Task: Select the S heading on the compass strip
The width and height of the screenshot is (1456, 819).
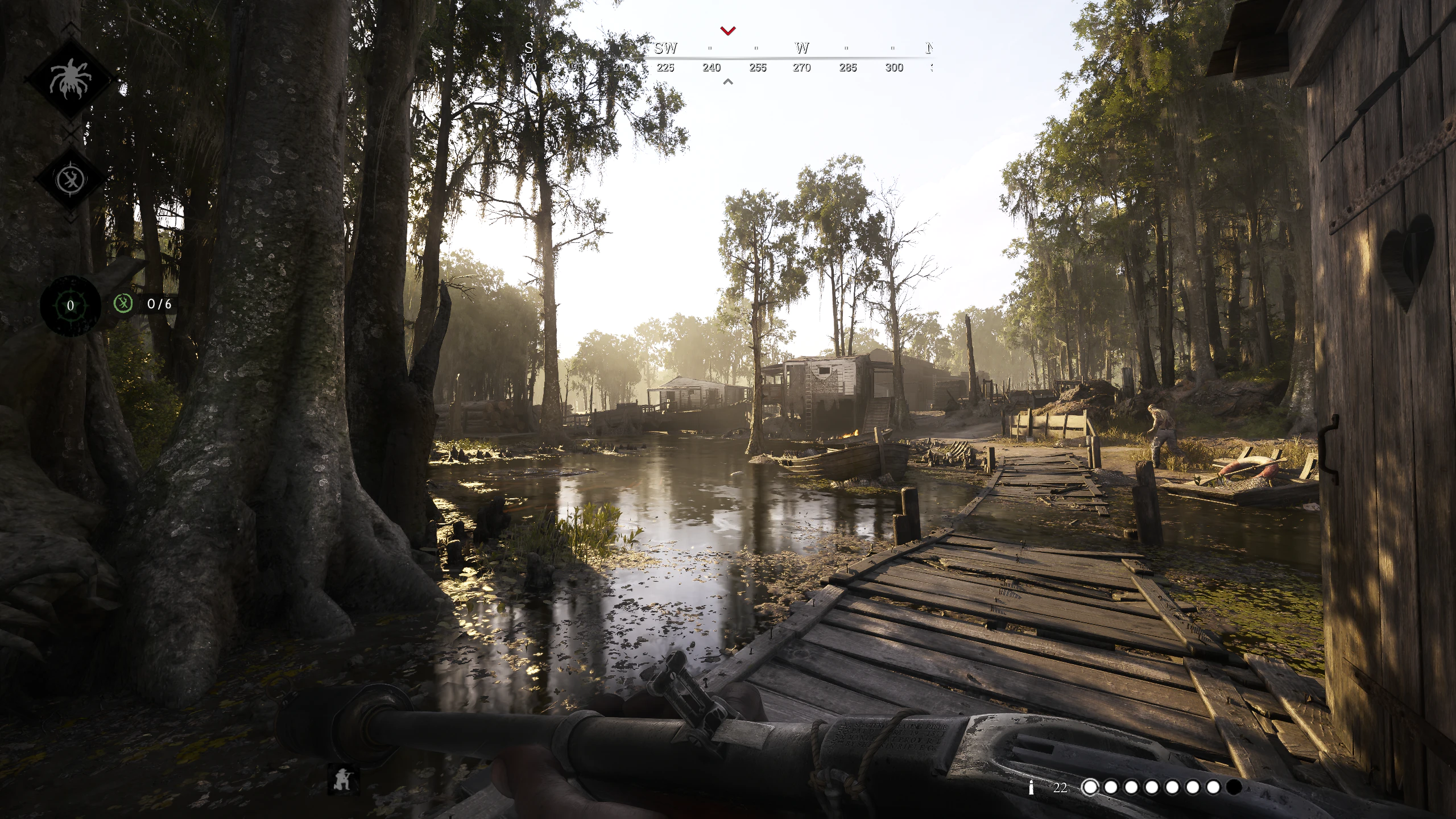Action: [529, 48]
